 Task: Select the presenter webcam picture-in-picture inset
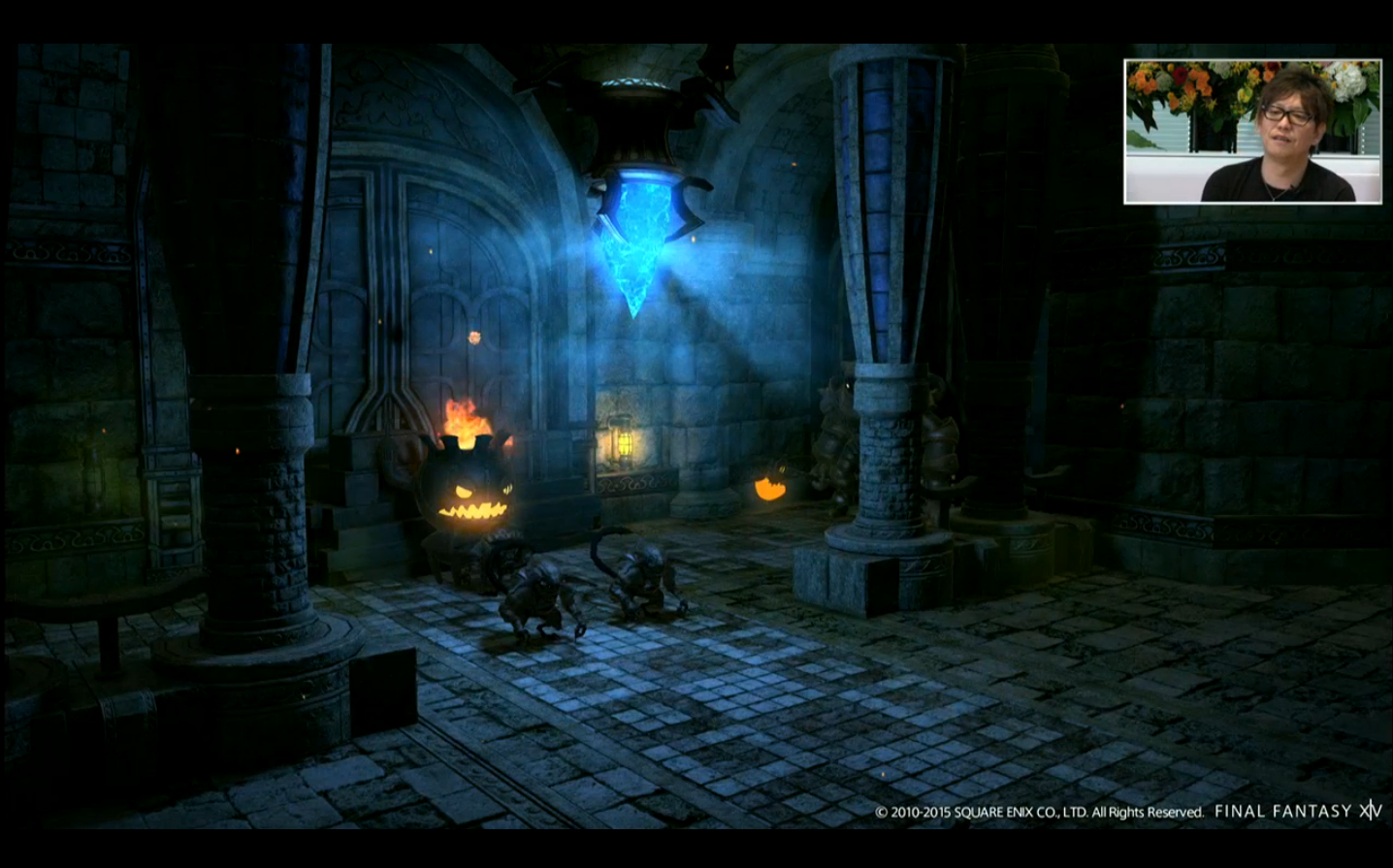pos(1252,132)
